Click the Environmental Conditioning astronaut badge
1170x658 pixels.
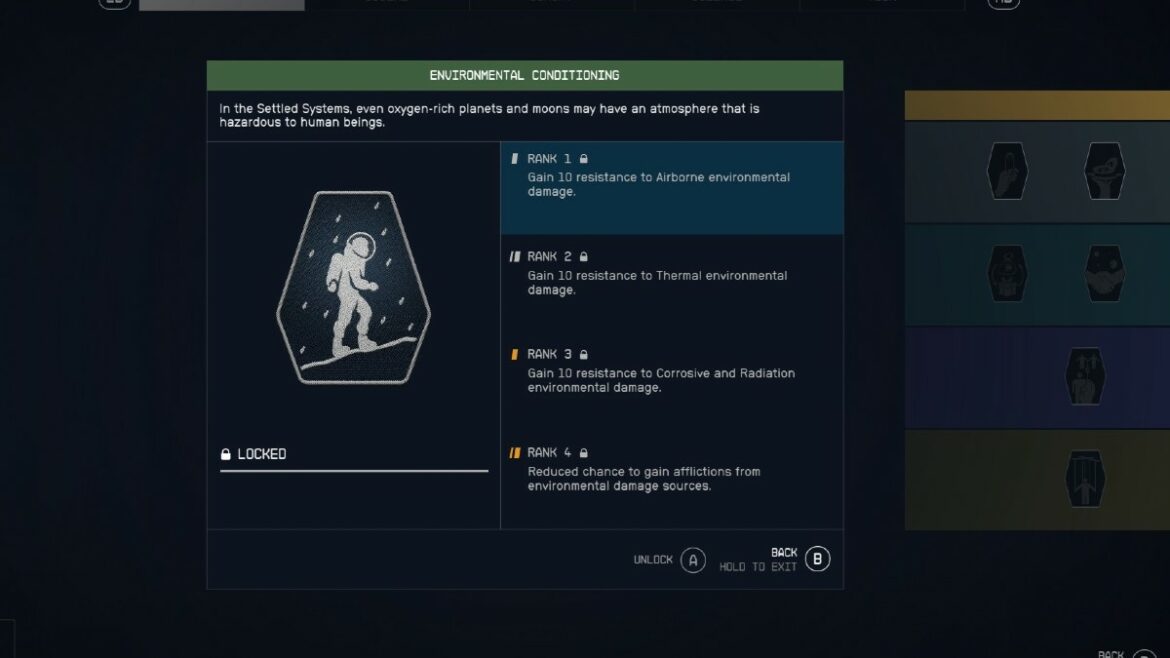click(x=353, y=288)
